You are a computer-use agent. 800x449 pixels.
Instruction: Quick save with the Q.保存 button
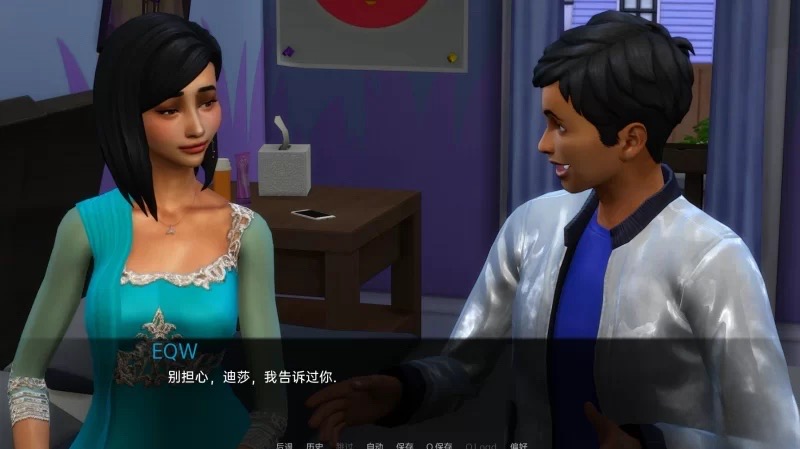(x=439, y=444)
